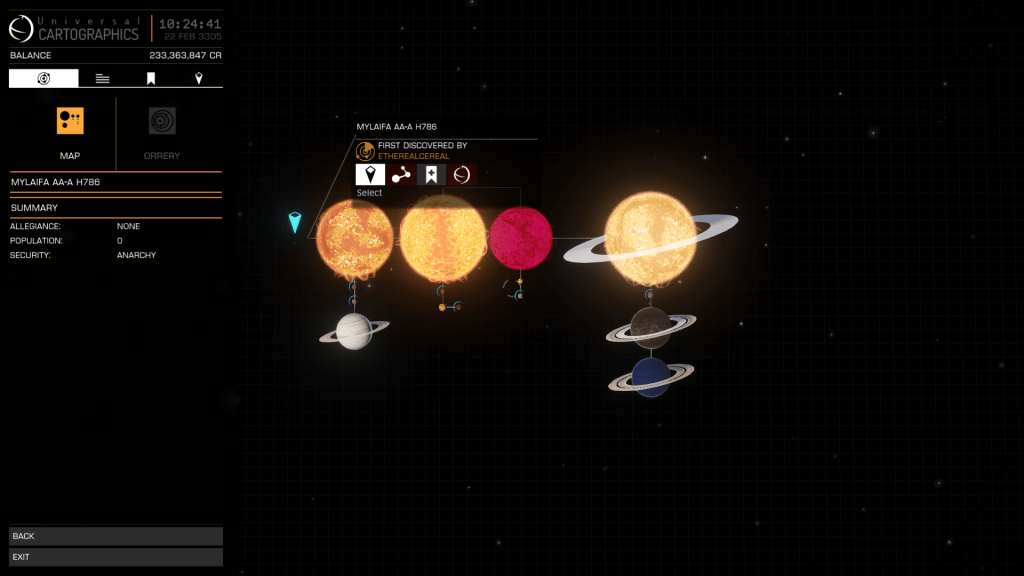Click the orbiting globe icon
This screenshot has height=576, width=1024.
[461, 175]
